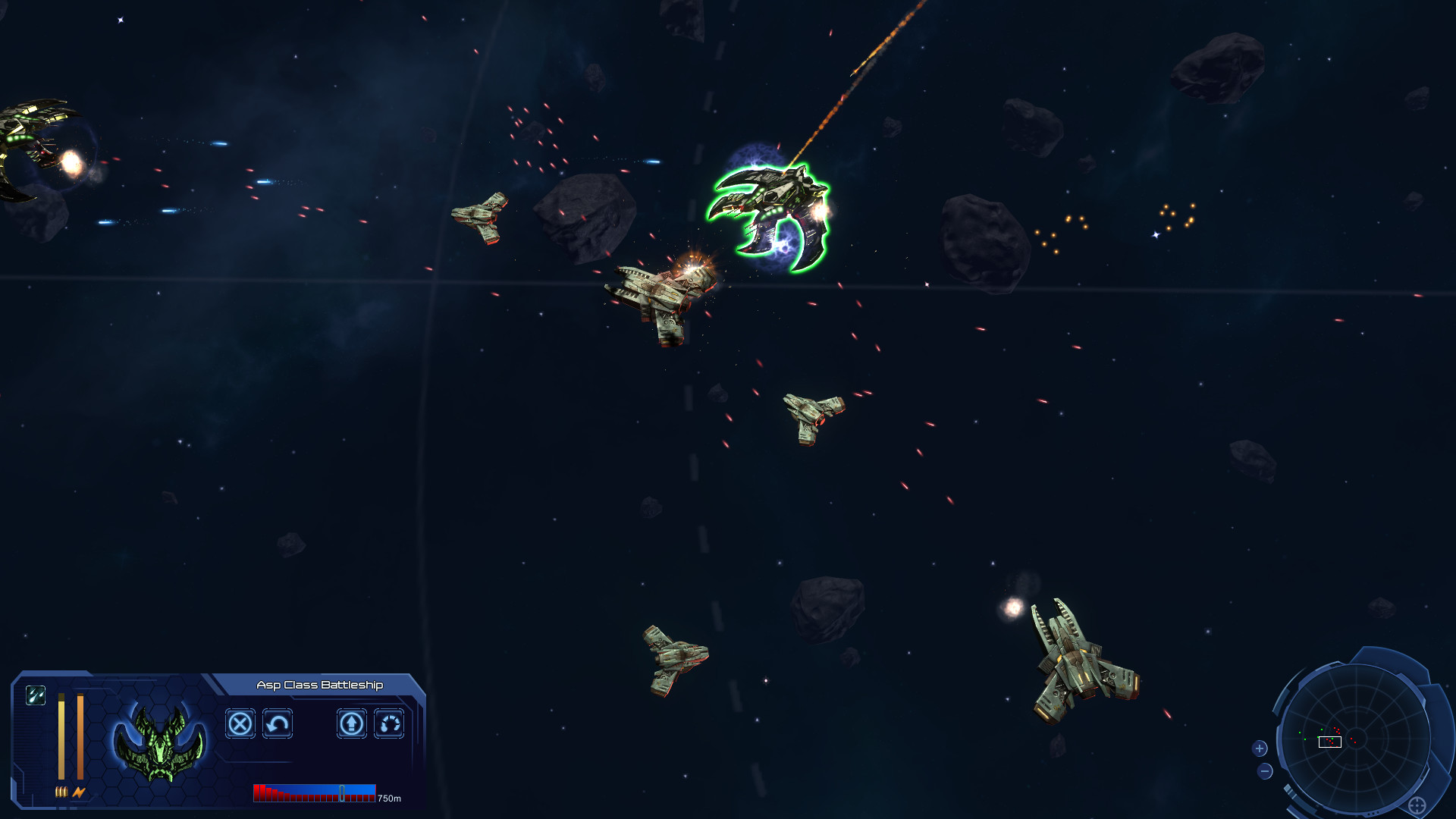Viewport: 1456px width, 819px height.
Task: Click the return-to-position arrow icon
Action: [x=277, y=723]
